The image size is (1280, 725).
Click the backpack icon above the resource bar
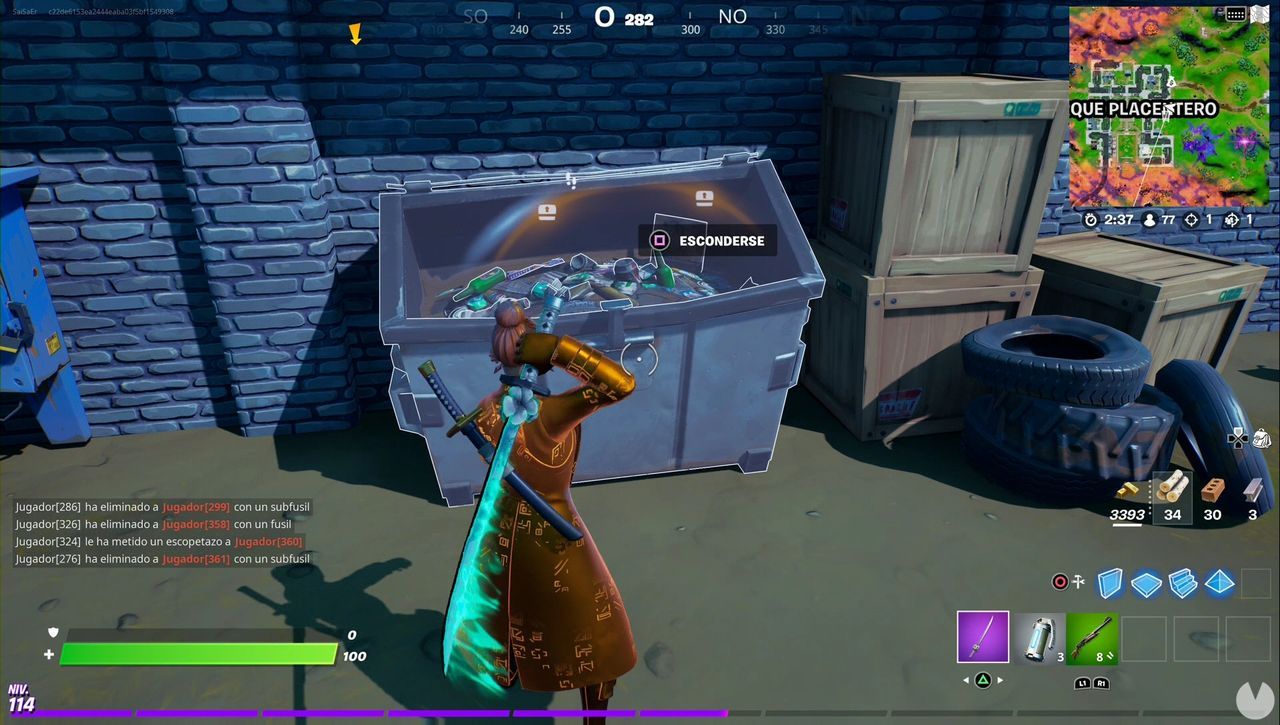click(1262, 438)
